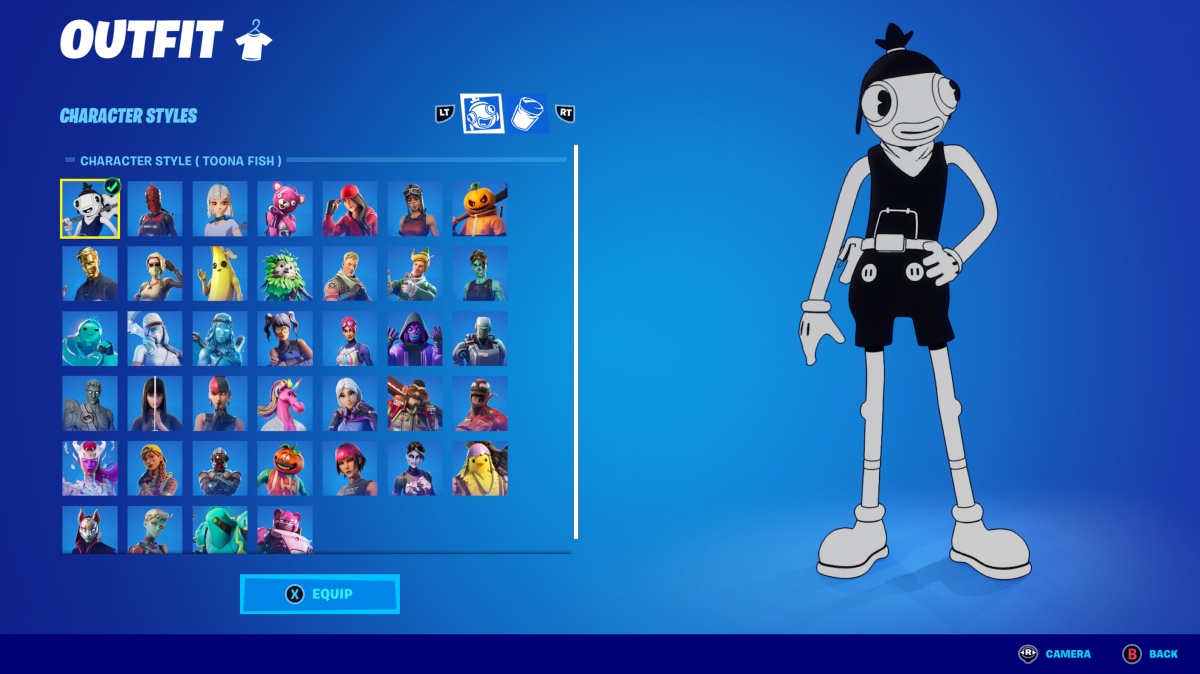Image resolution: width=1200 pixels, height=674 pixels.
Task: Choose the green-skinned zombie Ghoul Trooper style
Action: pos(480,274)
